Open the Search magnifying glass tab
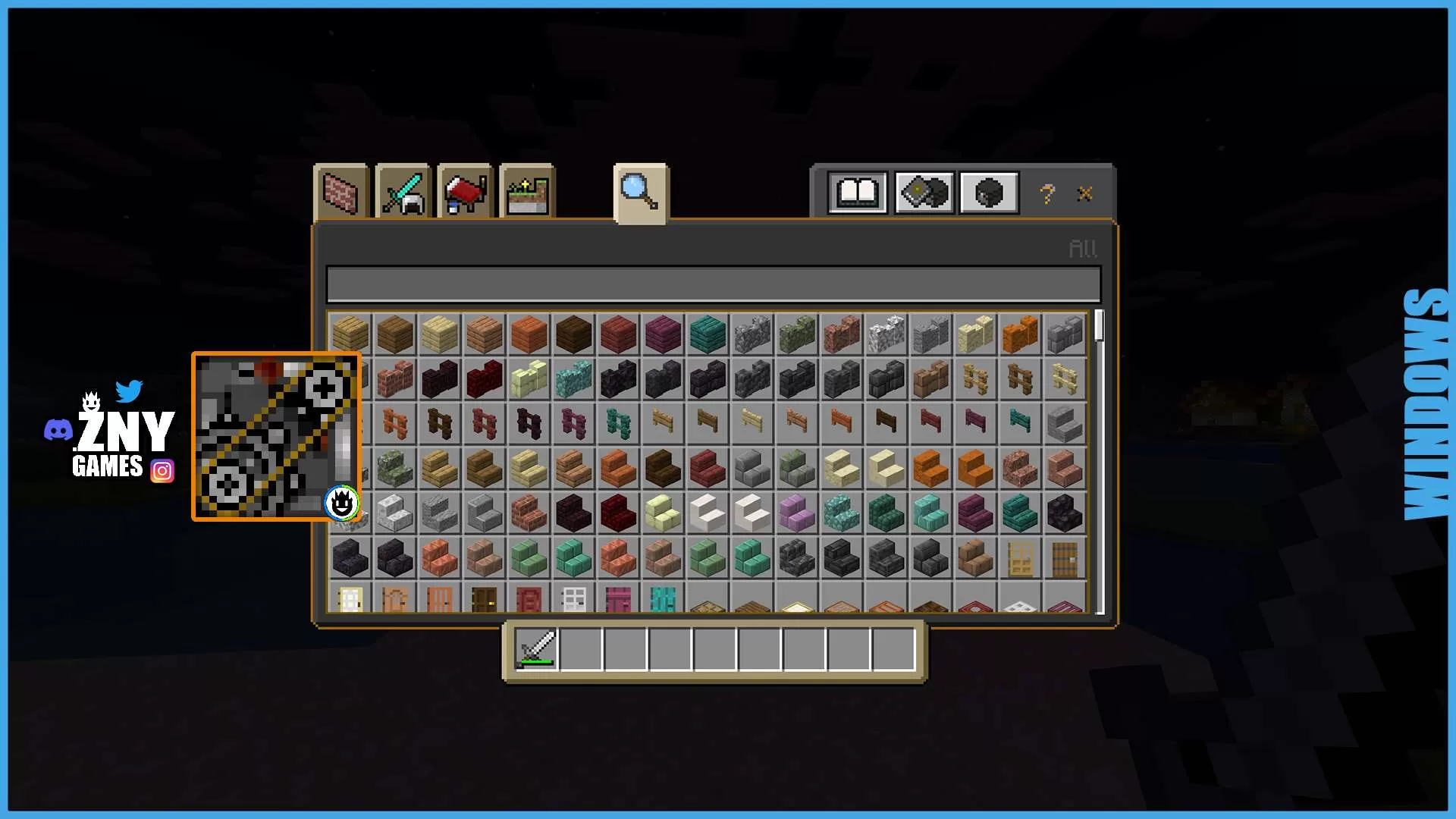1456x819 pixels. click(x=641, y=193)
